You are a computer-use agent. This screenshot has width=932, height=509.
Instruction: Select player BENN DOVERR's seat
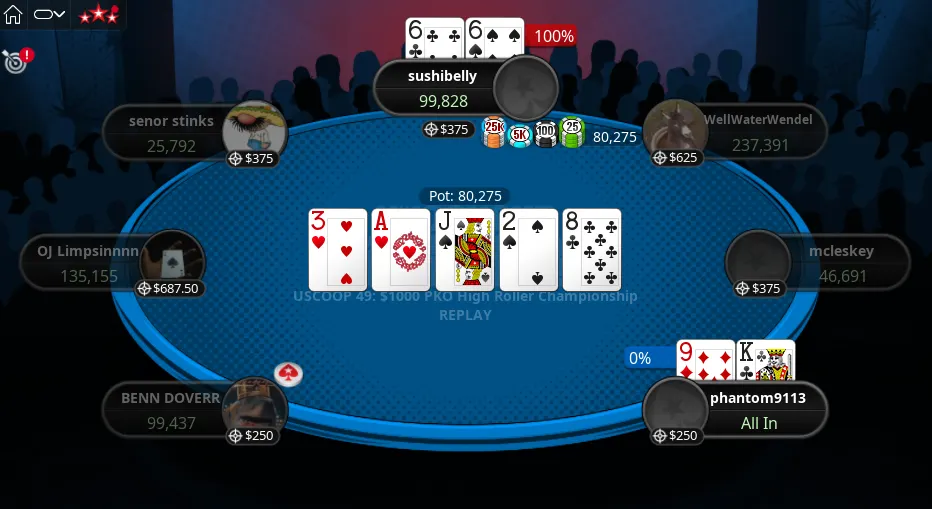[x=171, y=409]
